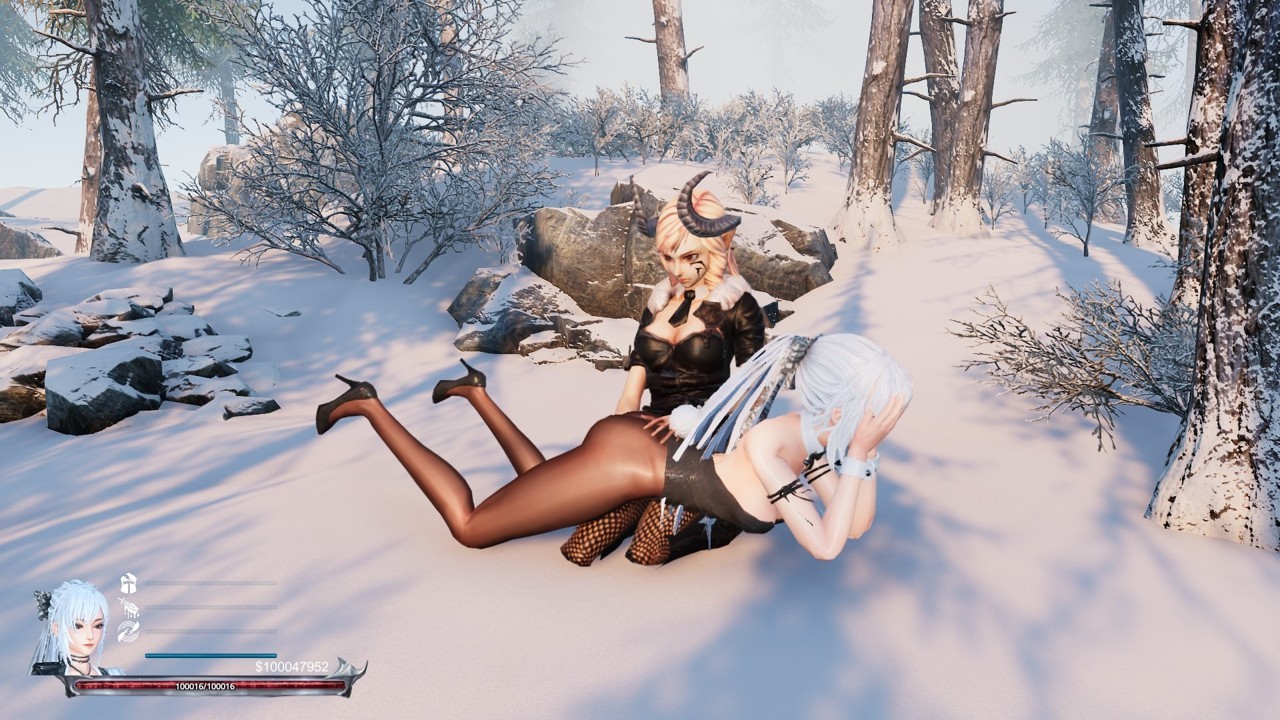Click the dripping sword status icon

(128, 607)
